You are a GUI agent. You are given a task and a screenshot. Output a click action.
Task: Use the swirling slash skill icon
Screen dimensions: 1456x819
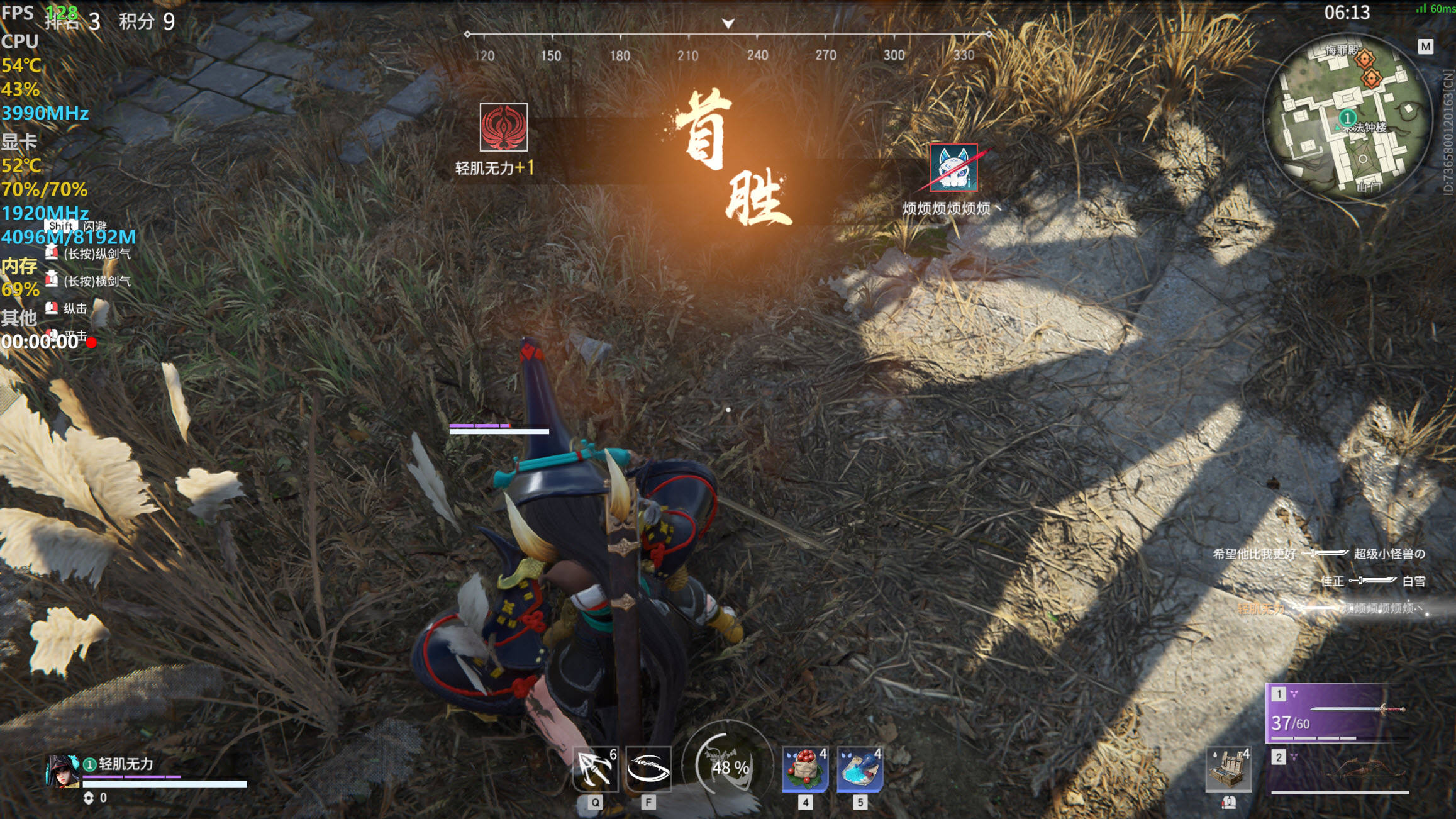pos(648,768)
